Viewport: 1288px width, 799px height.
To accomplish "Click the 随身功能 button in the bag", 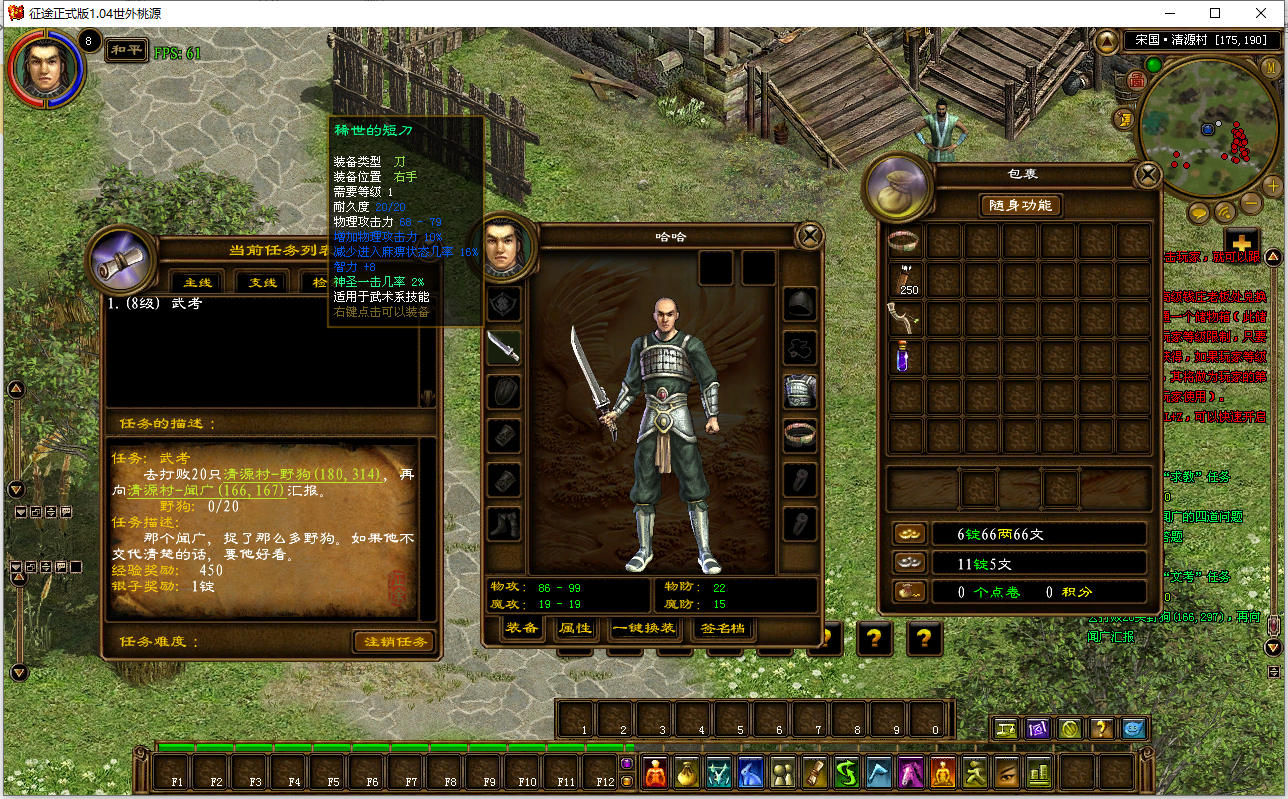I will pyautogui.click(x=1020, y=205).
